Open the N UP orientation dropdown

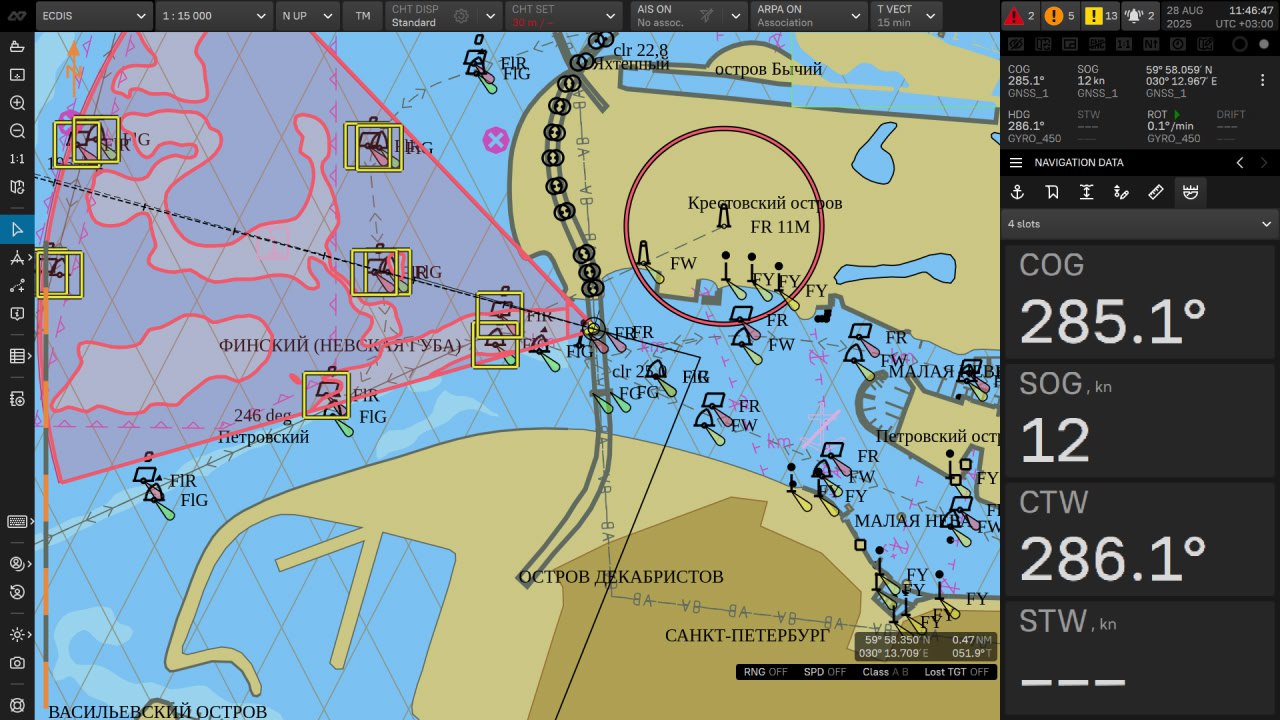click(x=306, y=16)
